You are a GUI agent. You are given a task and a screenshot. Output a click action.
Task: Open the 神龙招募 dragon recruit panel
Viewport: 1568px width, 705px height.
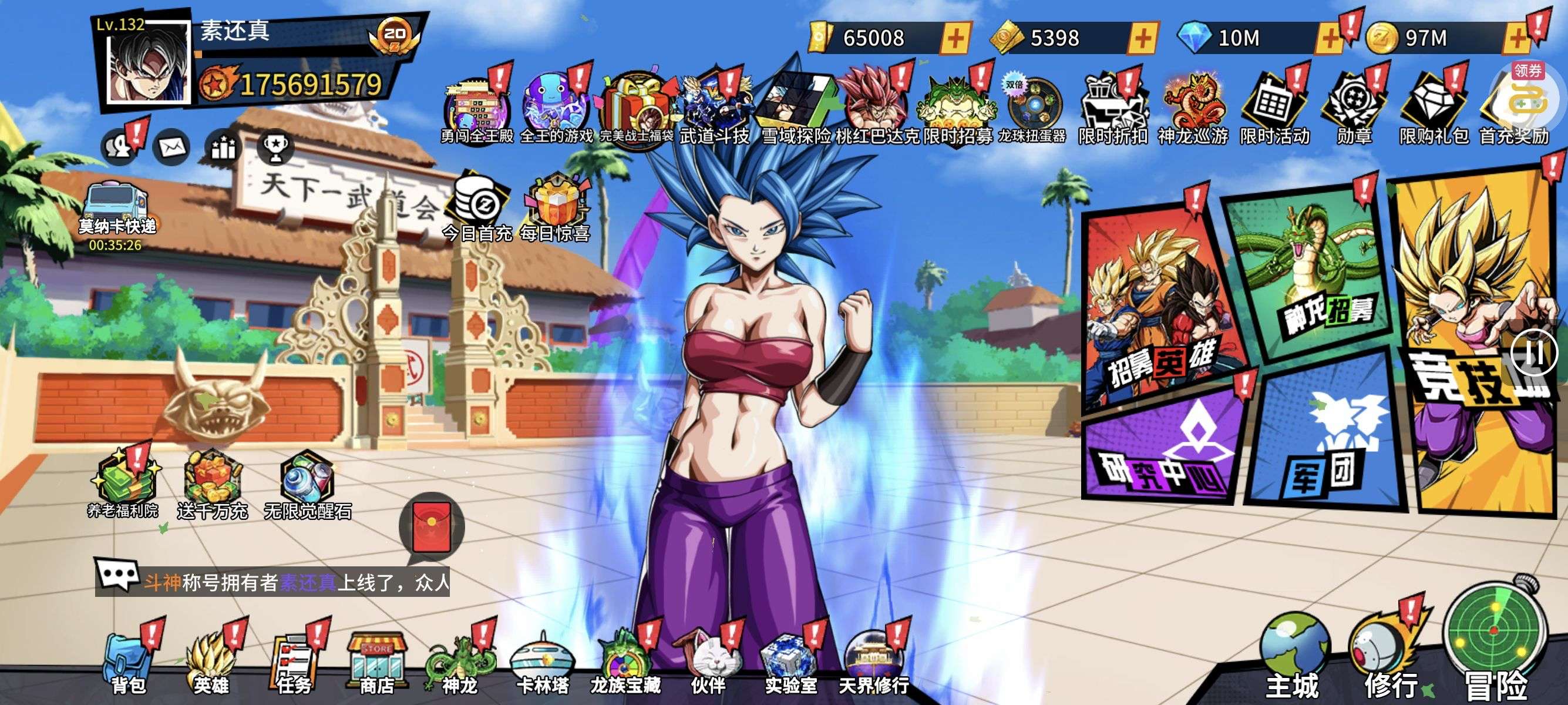click(x=1308, y=274)
